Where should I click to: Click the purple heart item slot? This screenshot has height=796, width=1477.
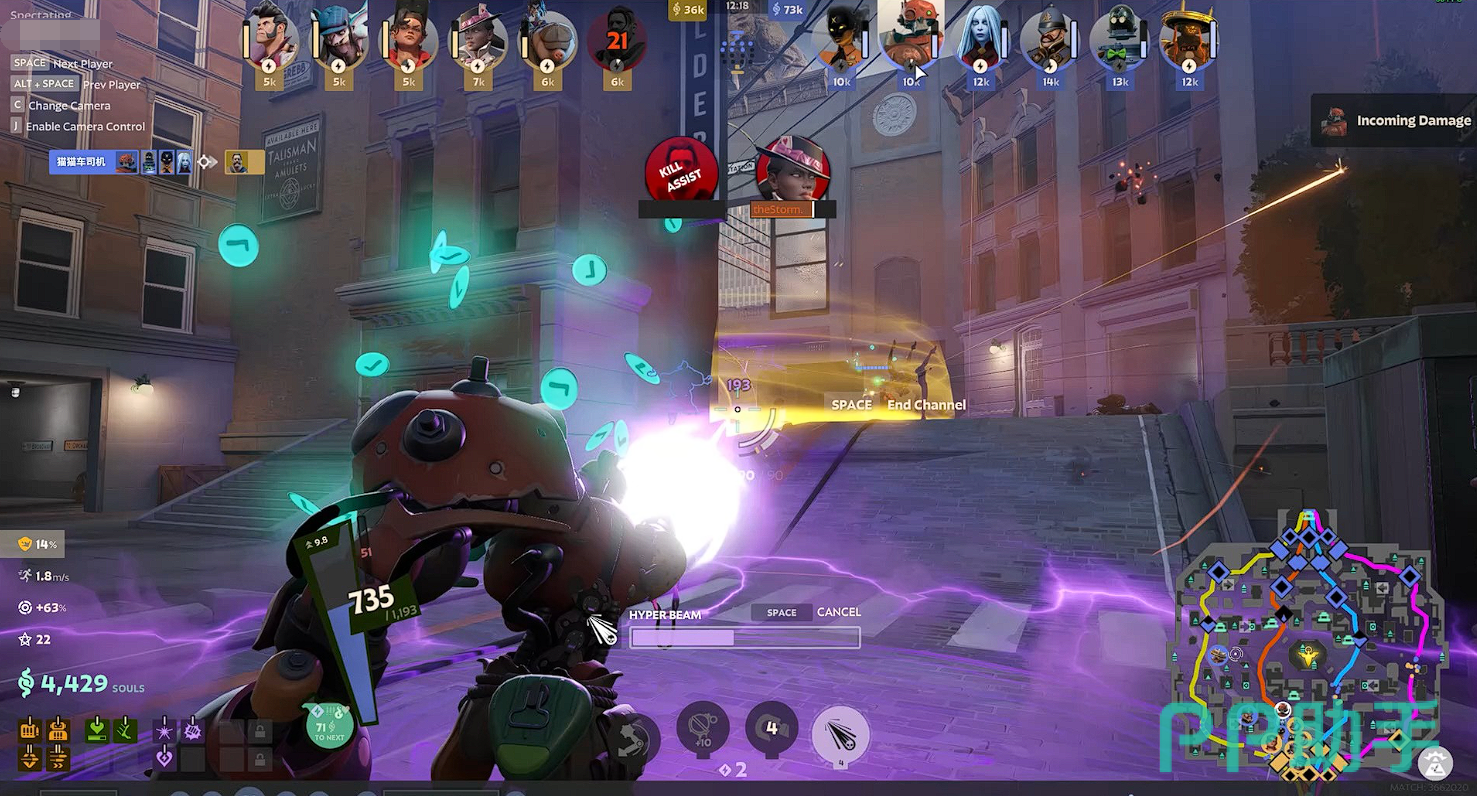pyautogui.click(x=165, y=759)
